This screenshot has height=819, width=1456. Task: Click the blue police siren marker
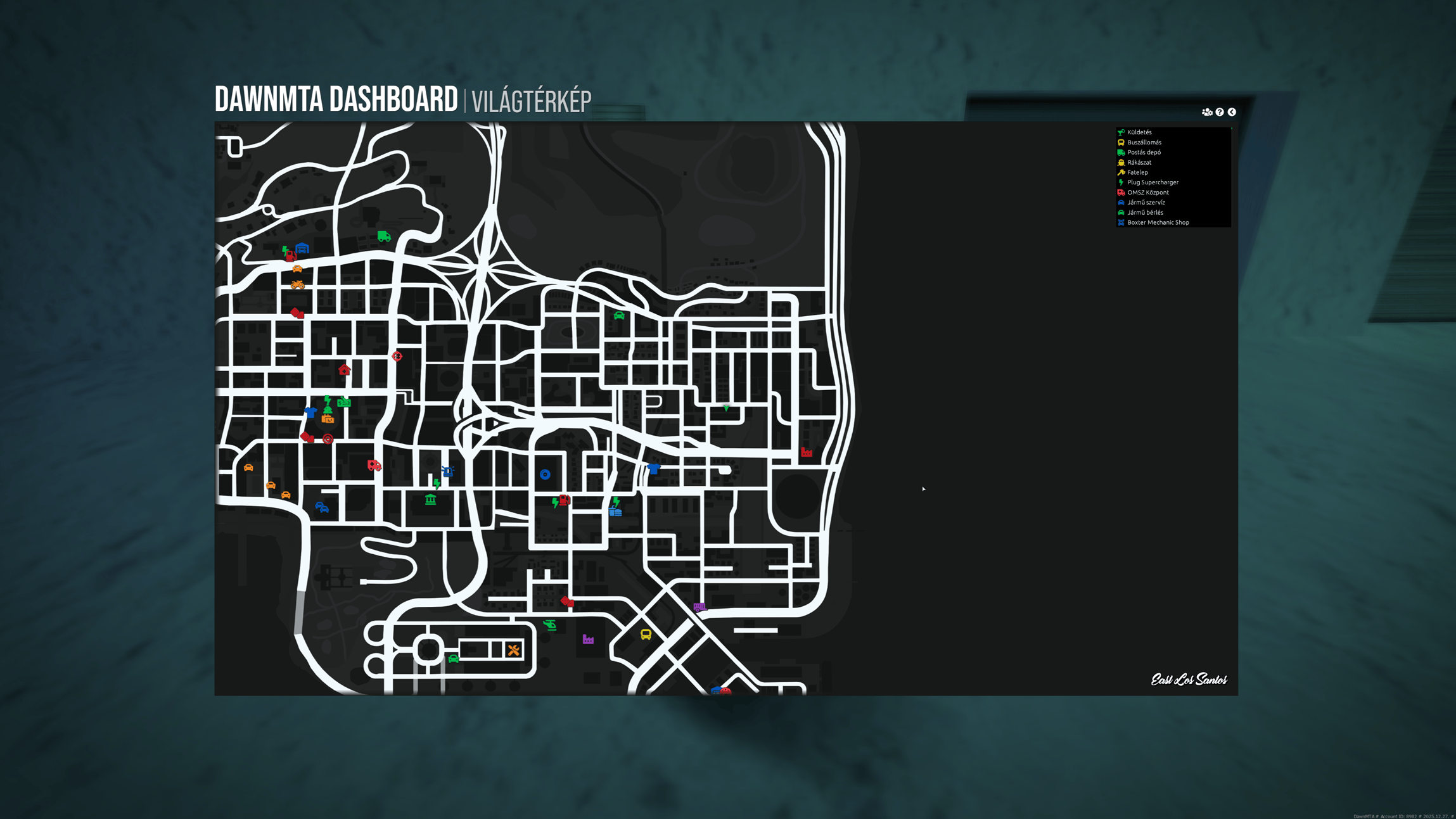[x=448, y=471]
